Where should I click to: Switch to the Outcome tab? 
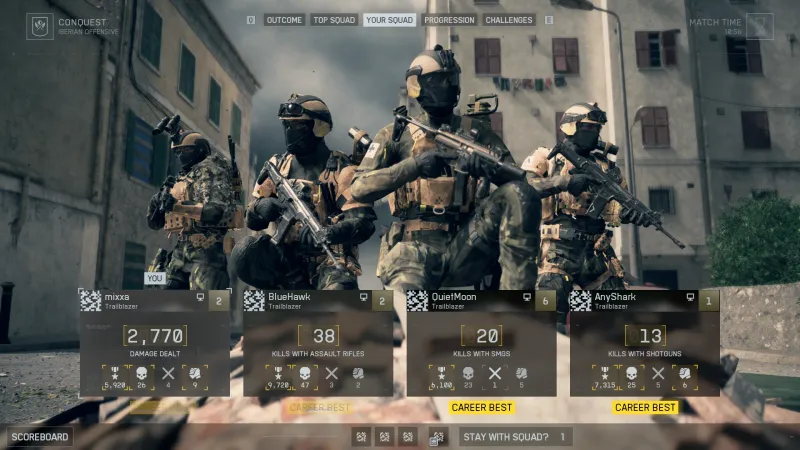coord(284,20)
